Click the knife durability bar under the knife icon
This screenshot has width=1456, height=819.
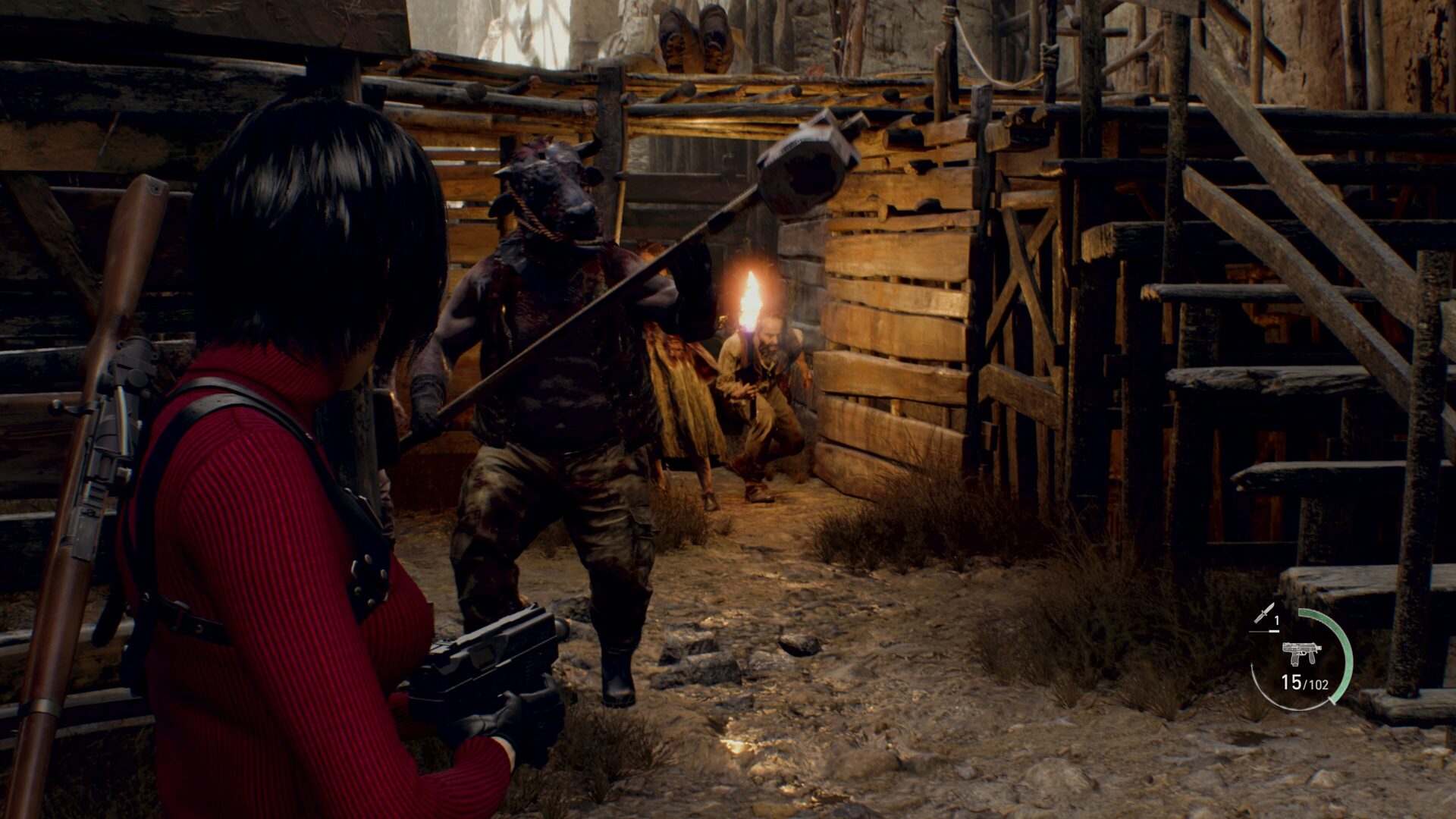pyautogui.click(x=1263, y=631)
